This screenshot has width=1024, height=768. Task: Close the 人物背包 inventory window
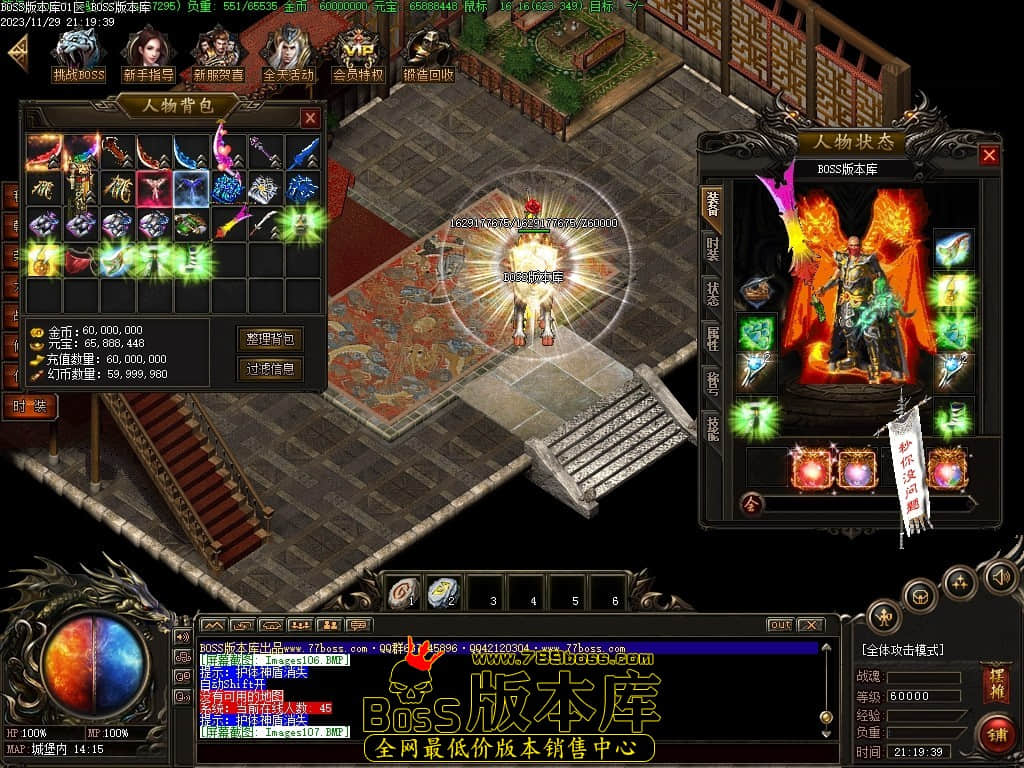(310, 118)
